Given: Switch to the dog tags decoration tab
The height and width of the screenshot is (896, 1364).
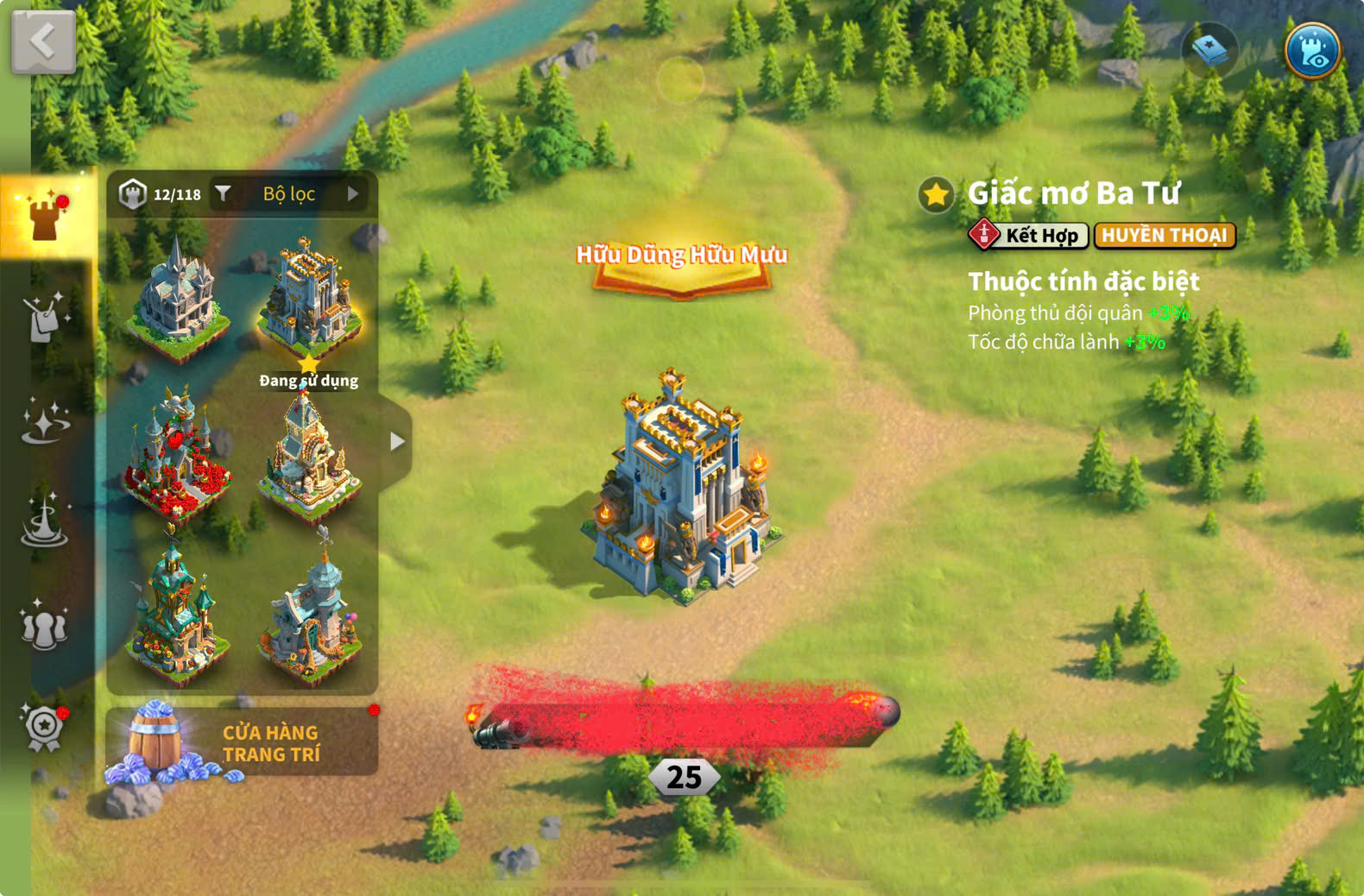Looking at the screenshot, I should 43,318.
